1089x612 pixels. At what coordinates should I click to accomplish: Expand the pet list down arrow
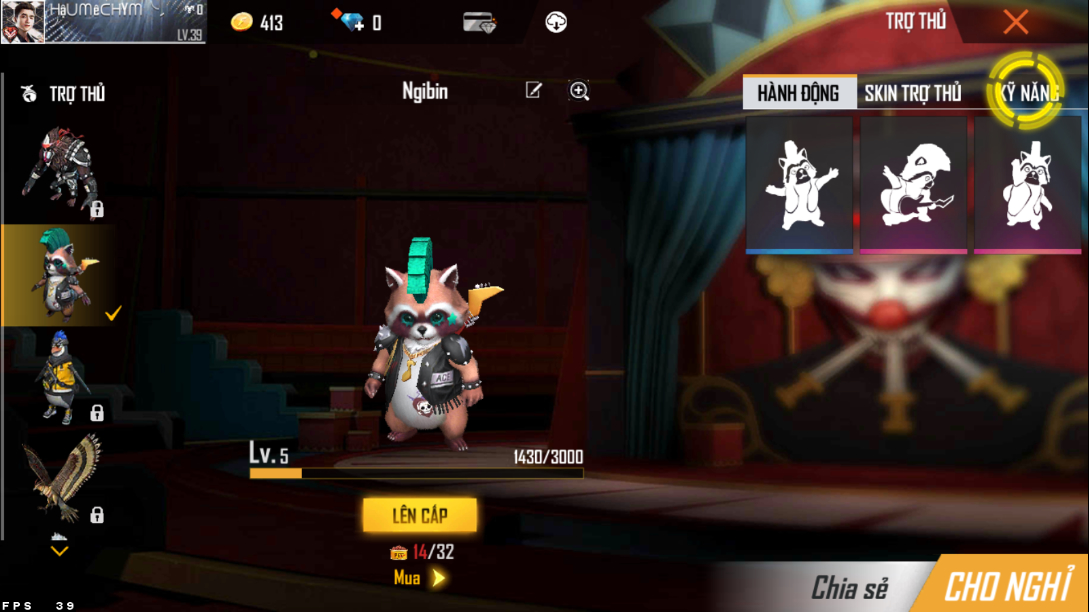60,548
